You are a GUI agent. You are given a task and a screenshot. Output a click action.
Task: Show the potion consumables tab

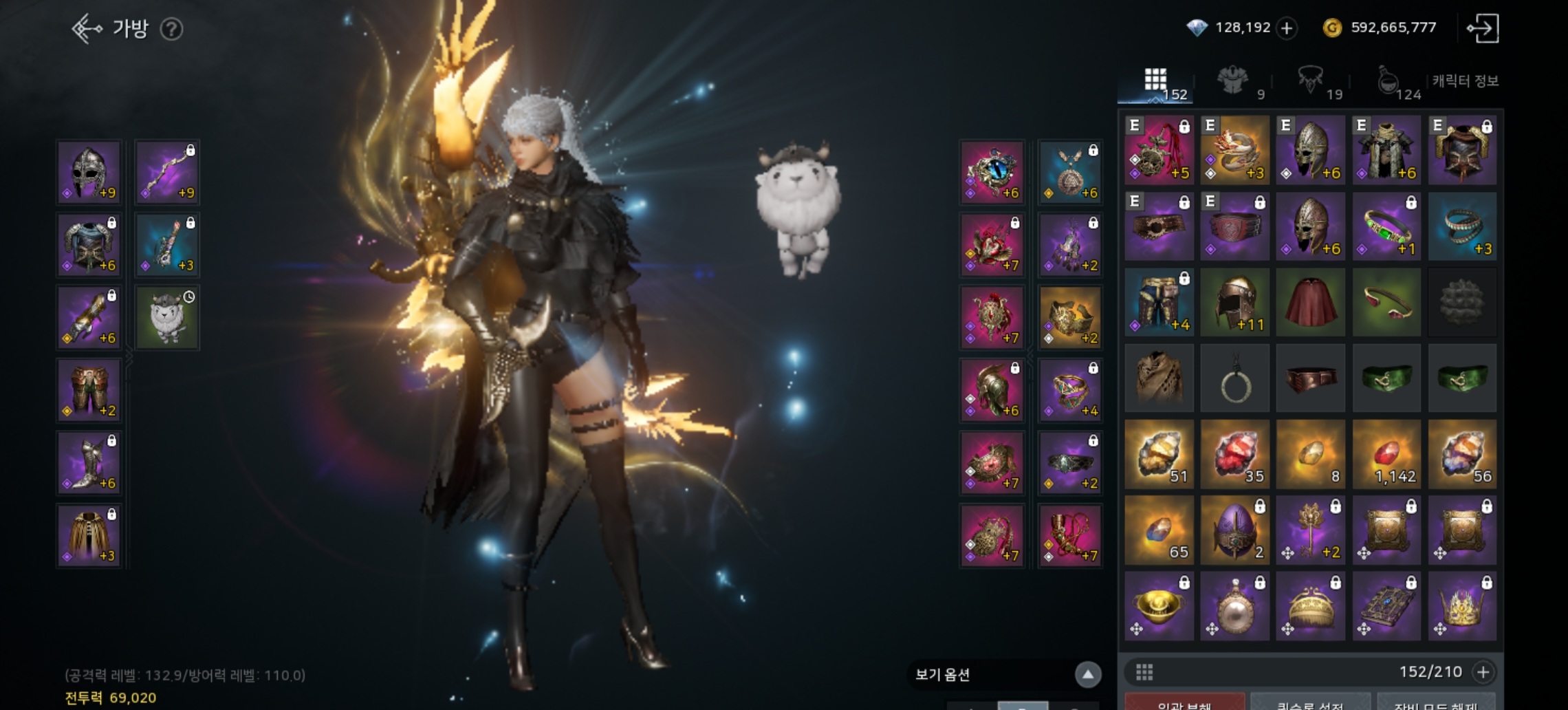pyautogui.click(x=1388, y=83)
